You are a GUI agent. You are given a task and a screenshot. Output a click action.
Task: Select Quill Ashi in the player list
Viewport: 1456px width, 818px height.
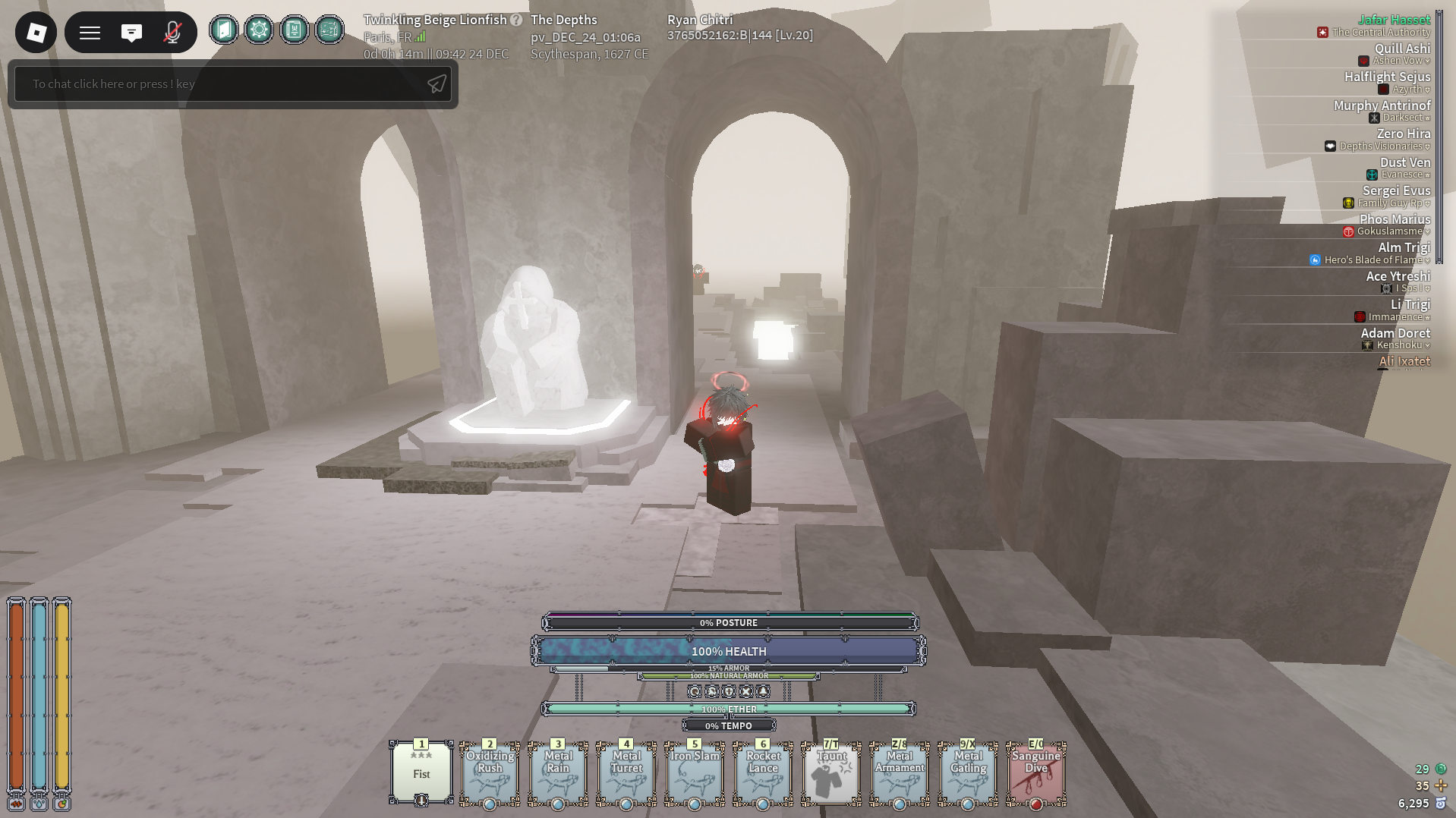tap(1401, 49)
